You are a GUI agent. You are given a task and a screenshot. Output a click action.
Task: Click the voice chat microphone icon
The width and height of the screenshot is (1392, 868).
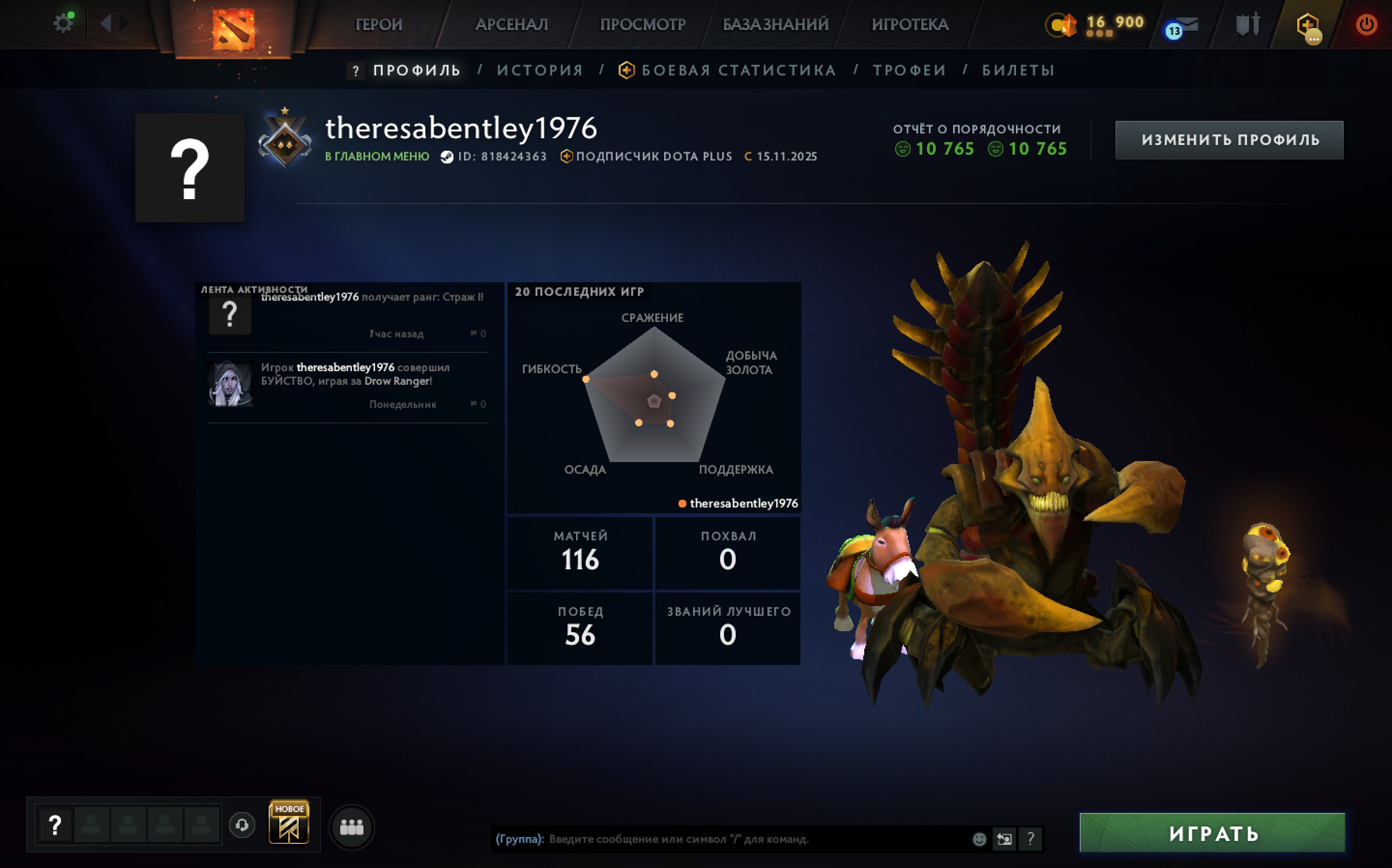coord(242,825)
